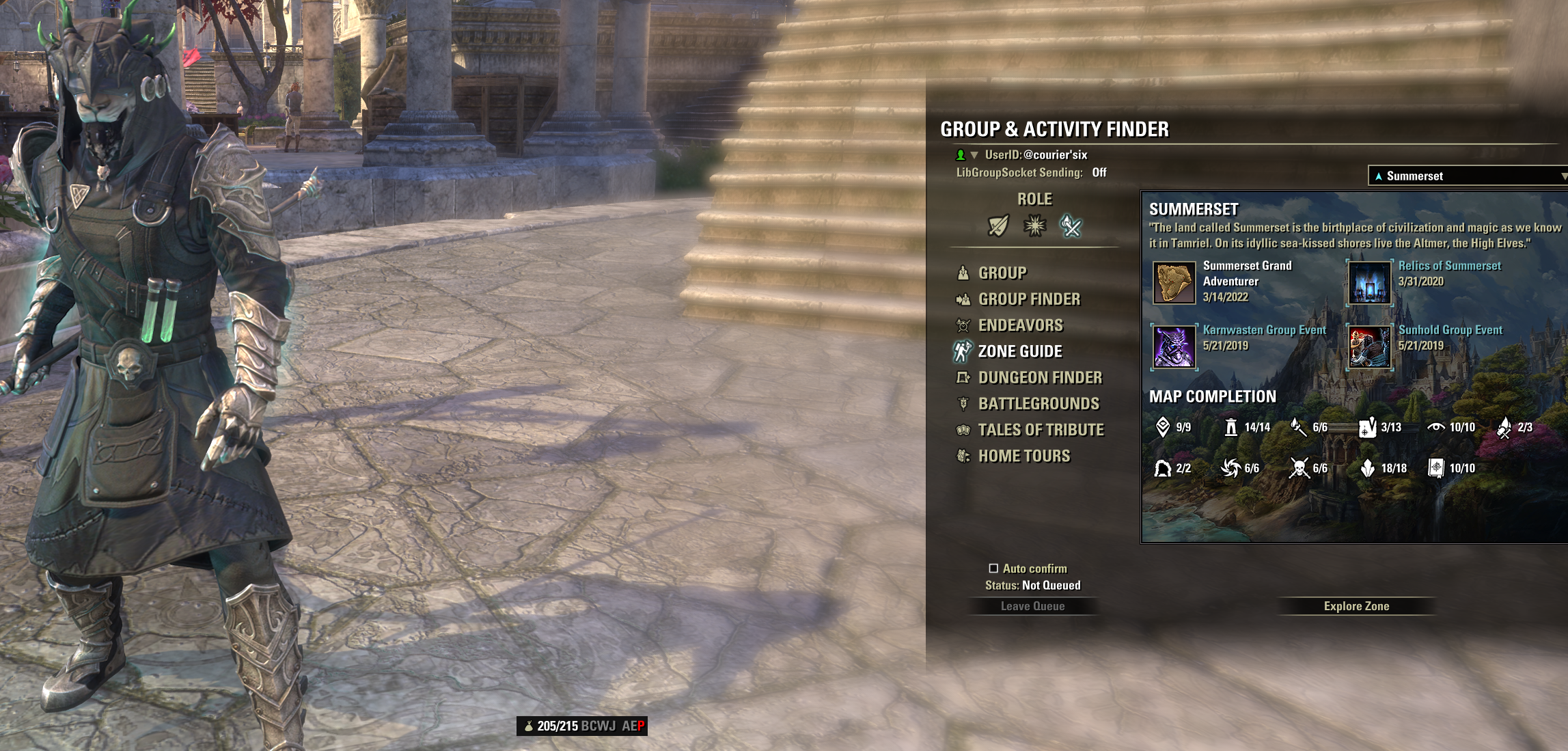Viewport: 1568px width, 751px height.
Task: Open the Battlegrounds section
Action: pos(1038,404)
